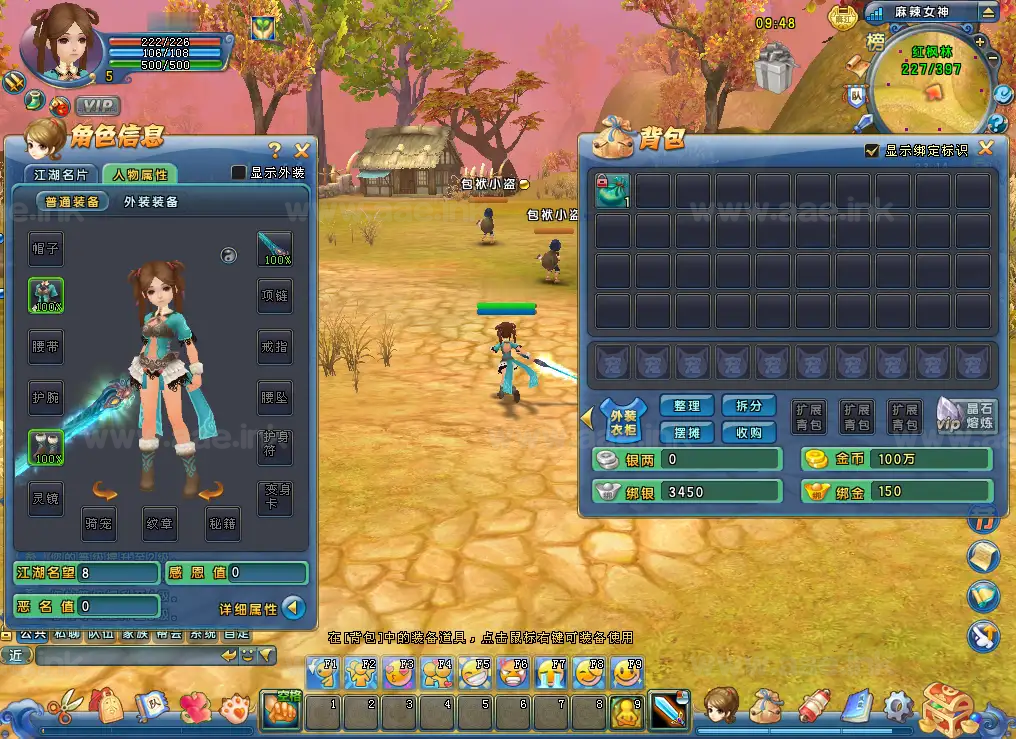This screenshot has height=739, width=1016.
Task: Toggle the 显示绑定标识 checkbox
Action: 872,151
